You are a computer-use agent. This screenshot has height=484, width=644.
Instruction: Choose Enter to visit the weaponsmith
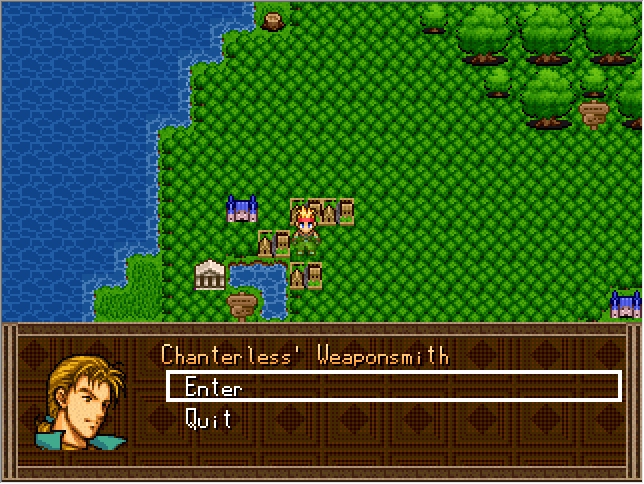pyautogui.click(x=214, y=387)
